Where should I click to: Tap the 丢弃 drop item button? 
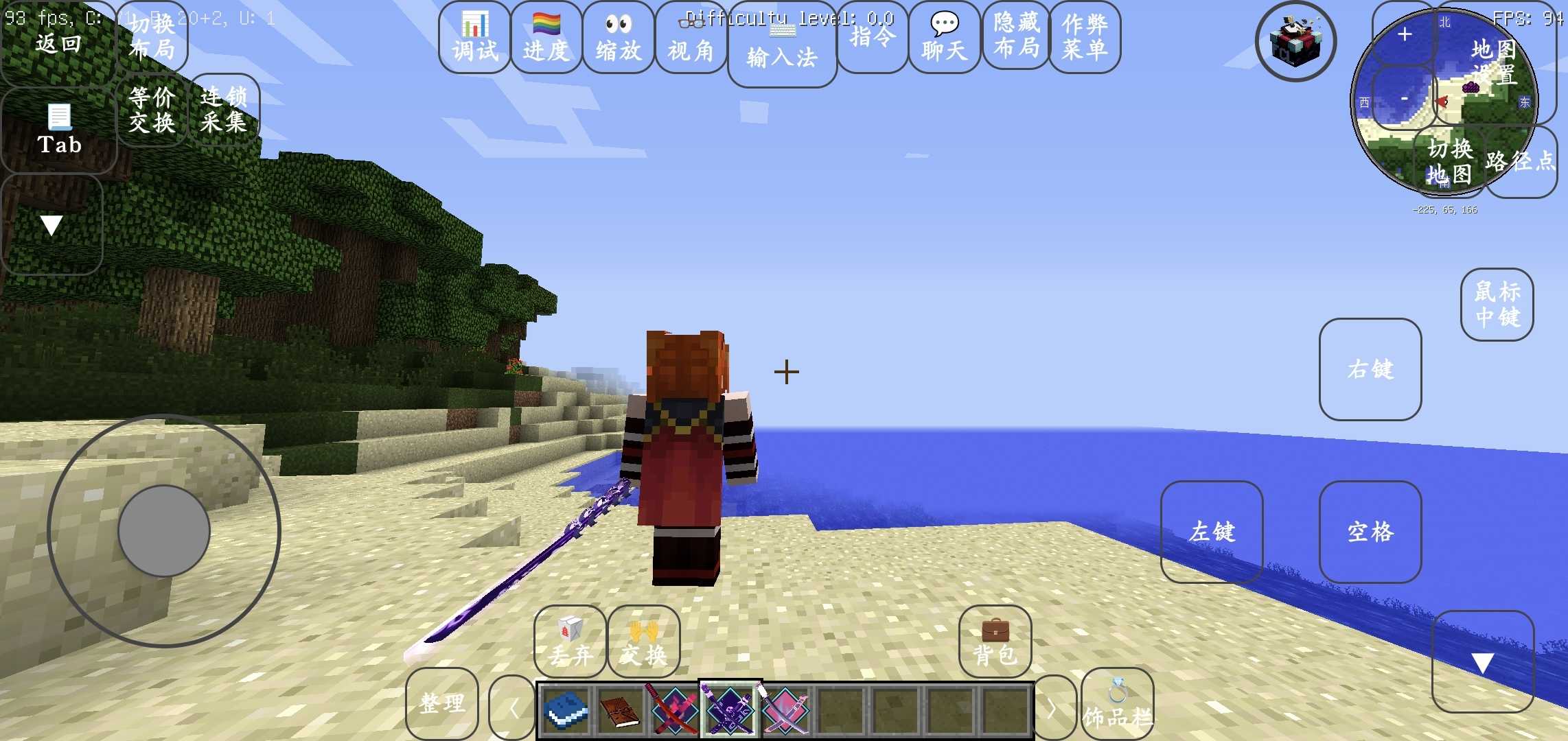click(x=570, y=642)
